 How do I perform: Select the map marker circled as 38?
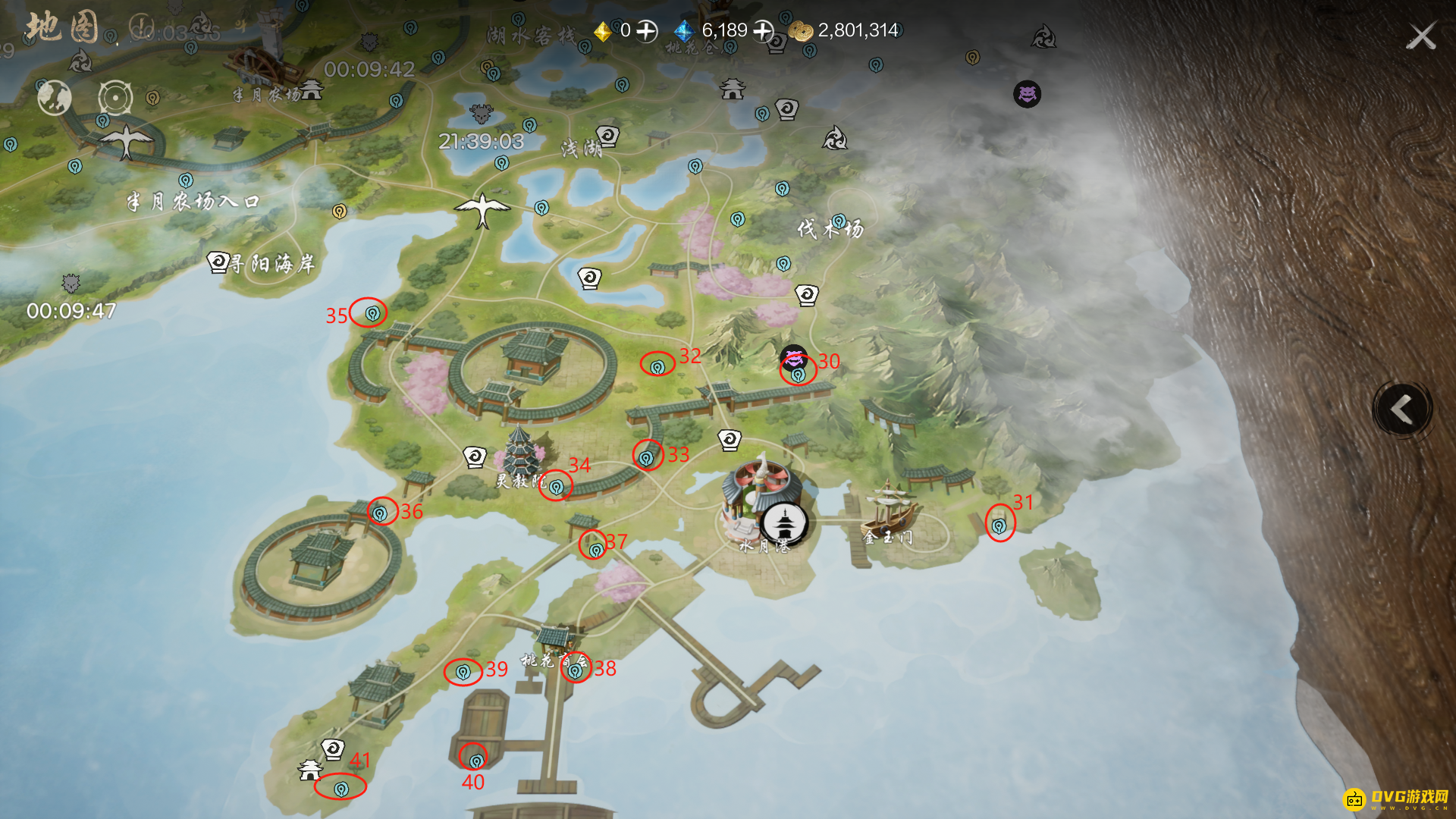(575, 670)
